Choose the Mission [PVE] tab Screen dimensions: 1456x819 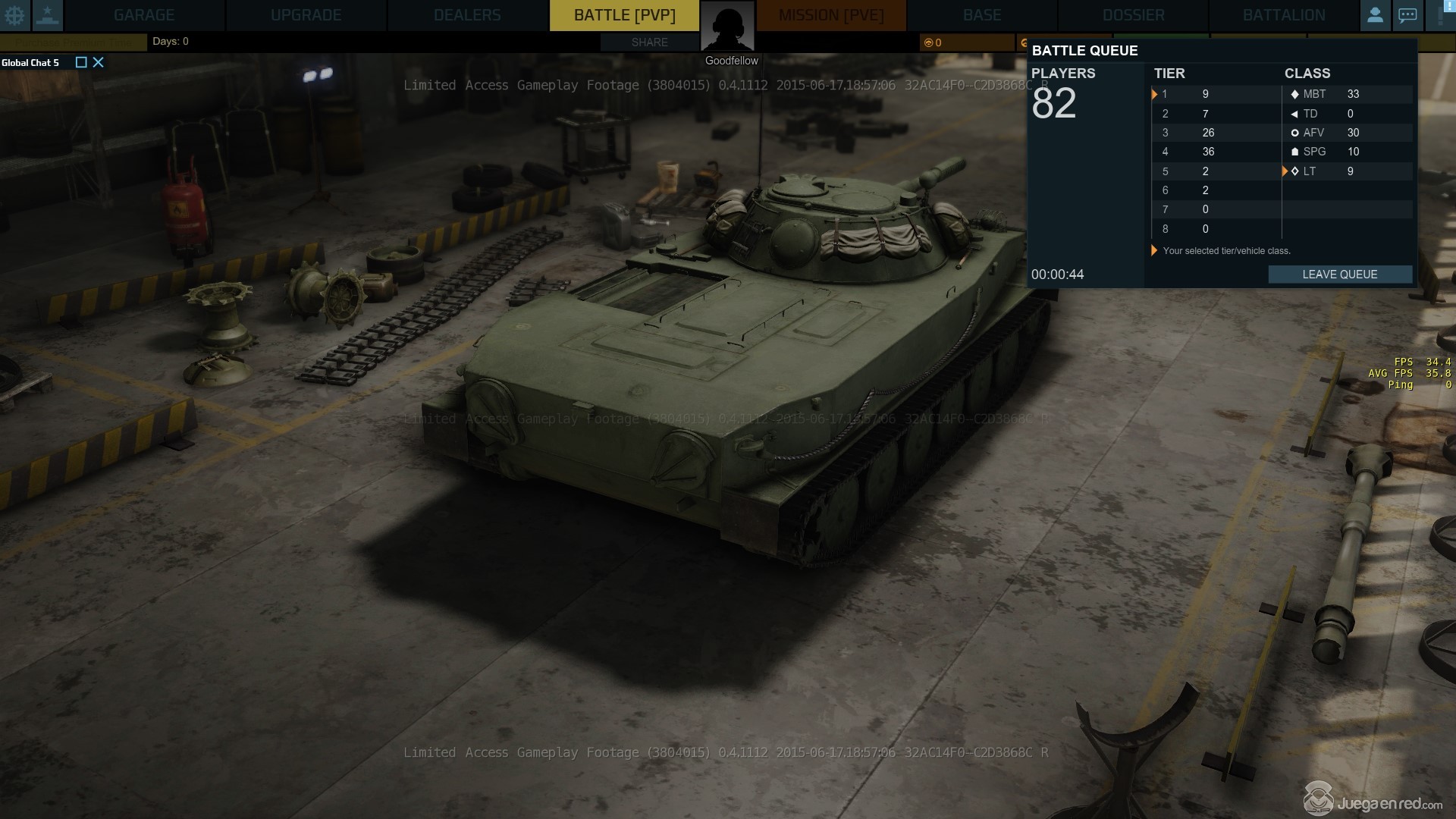(831, 15)
